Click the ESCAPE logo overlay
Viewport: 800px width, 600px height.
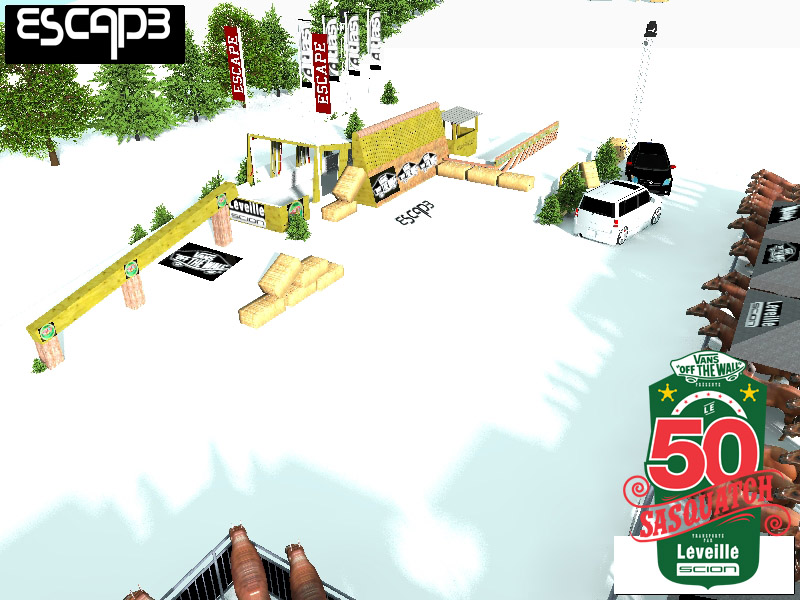click(95, 33)
